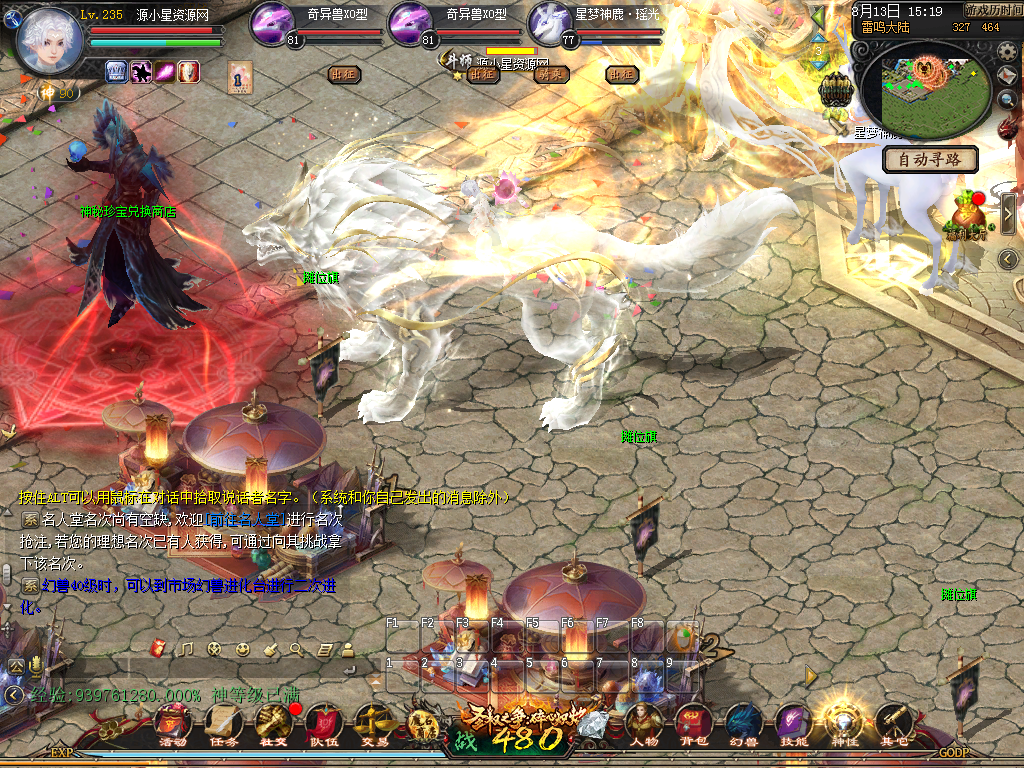Image resolution: width=1024 pixels, height=768 pixels.
Task: Click the 自动寻路 auto-pathfinding button
Action: coord(930,159)
